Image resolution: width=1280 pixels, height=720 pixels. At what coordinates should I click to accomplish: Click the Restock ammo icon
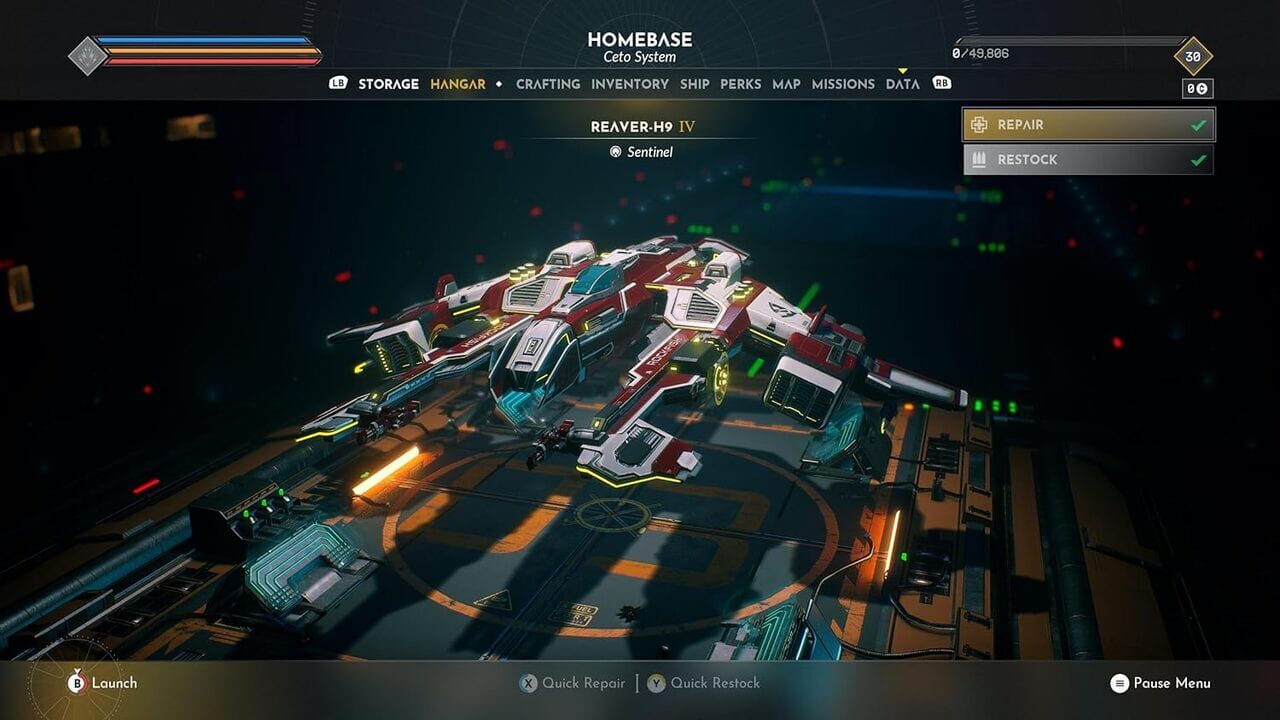point(979,158)
